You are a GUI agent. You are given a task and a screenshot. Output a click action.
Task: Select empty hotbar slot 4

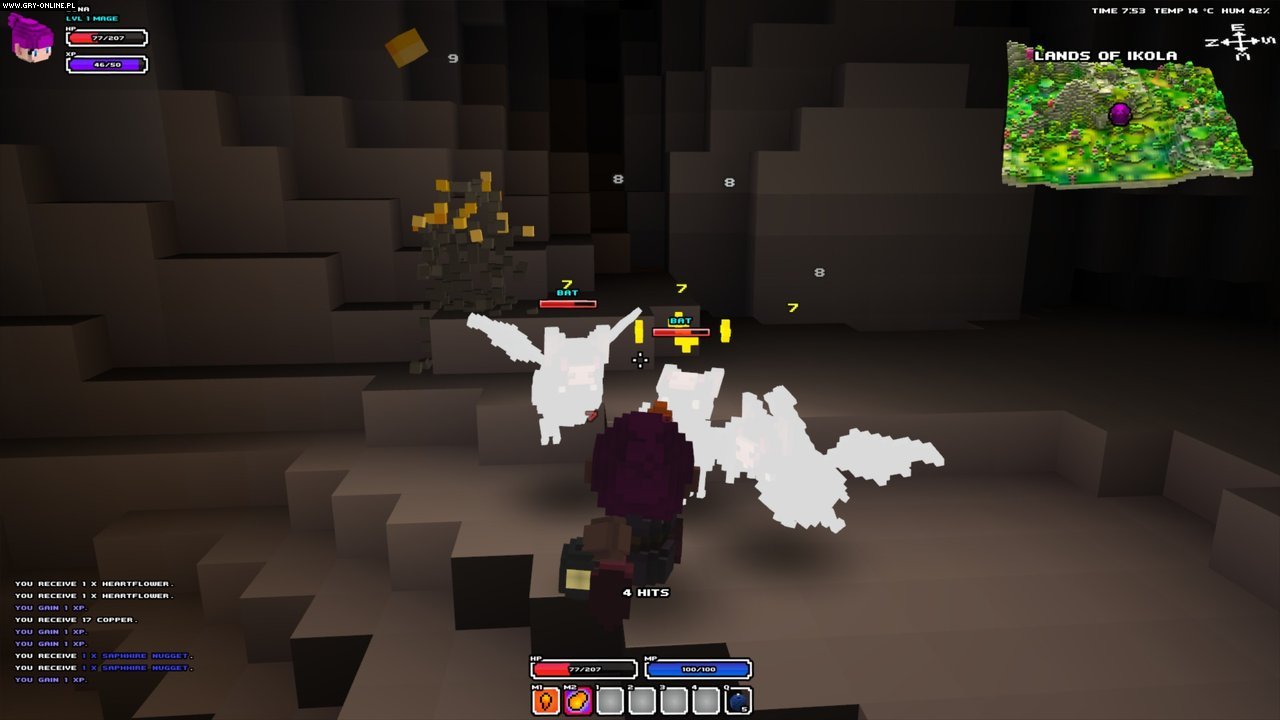point(705,700)
